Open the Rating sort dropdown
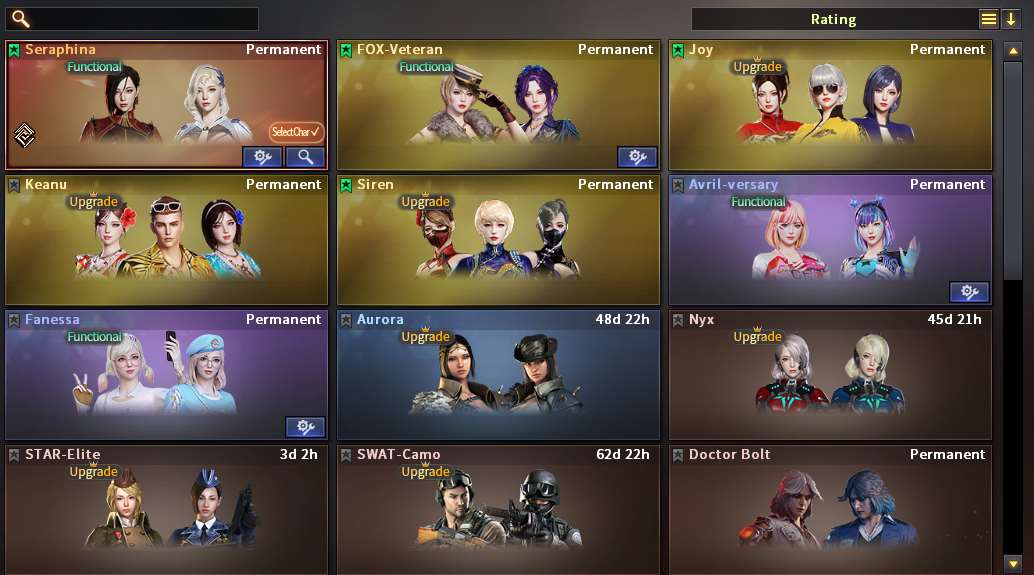The image size is (1034, 575). point(988,19)
